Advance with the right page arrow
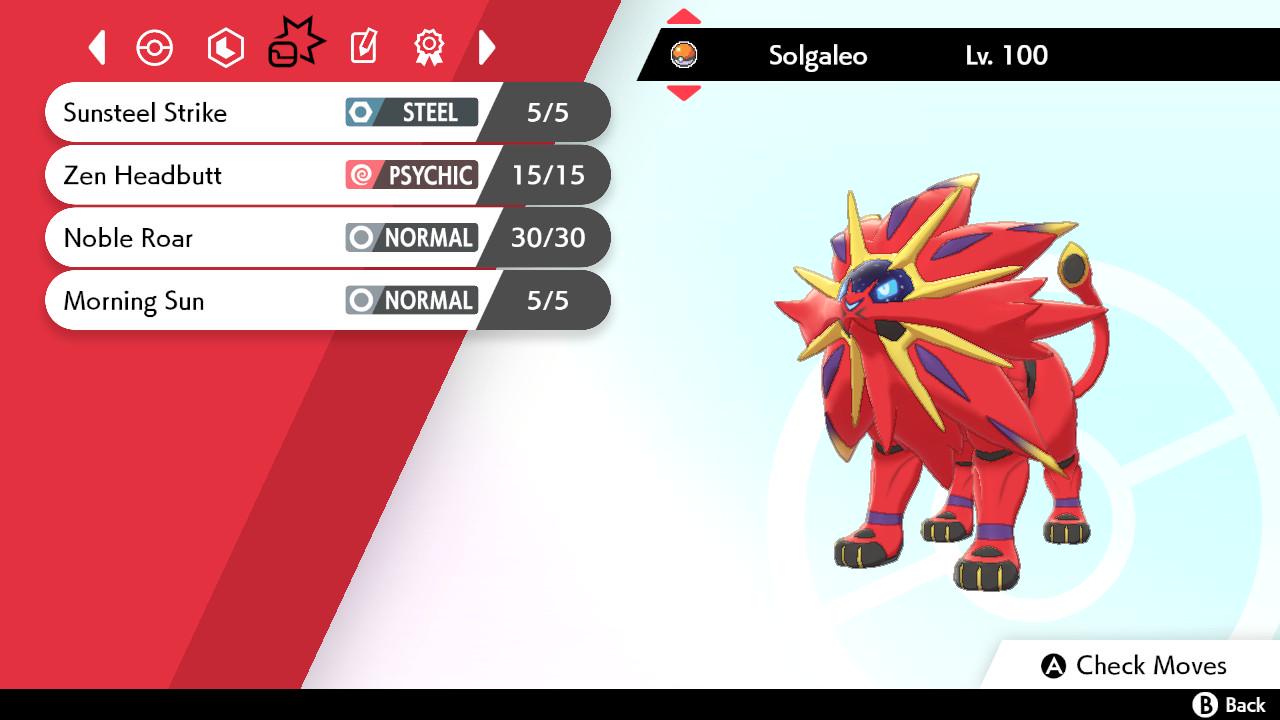The height and width of the screenshot is (720, 1280). click(x=487, y=47)
